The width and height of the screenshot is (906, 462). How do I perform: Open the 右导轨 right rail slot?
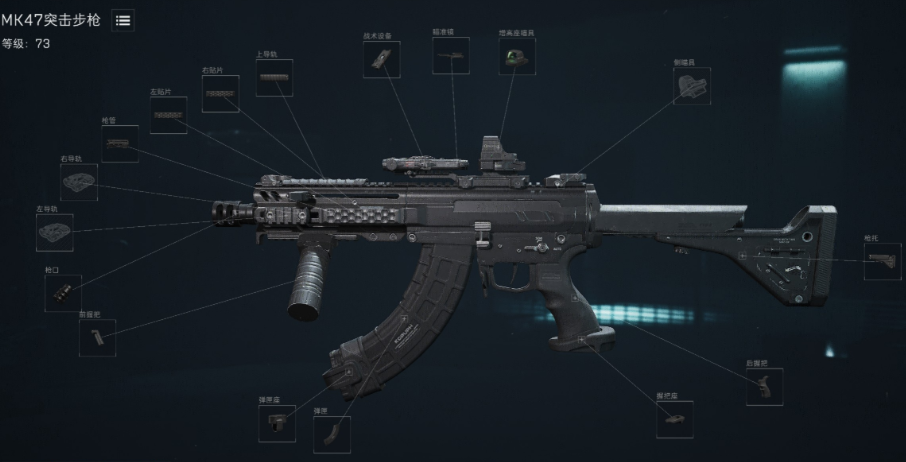[x=79, y=182]
